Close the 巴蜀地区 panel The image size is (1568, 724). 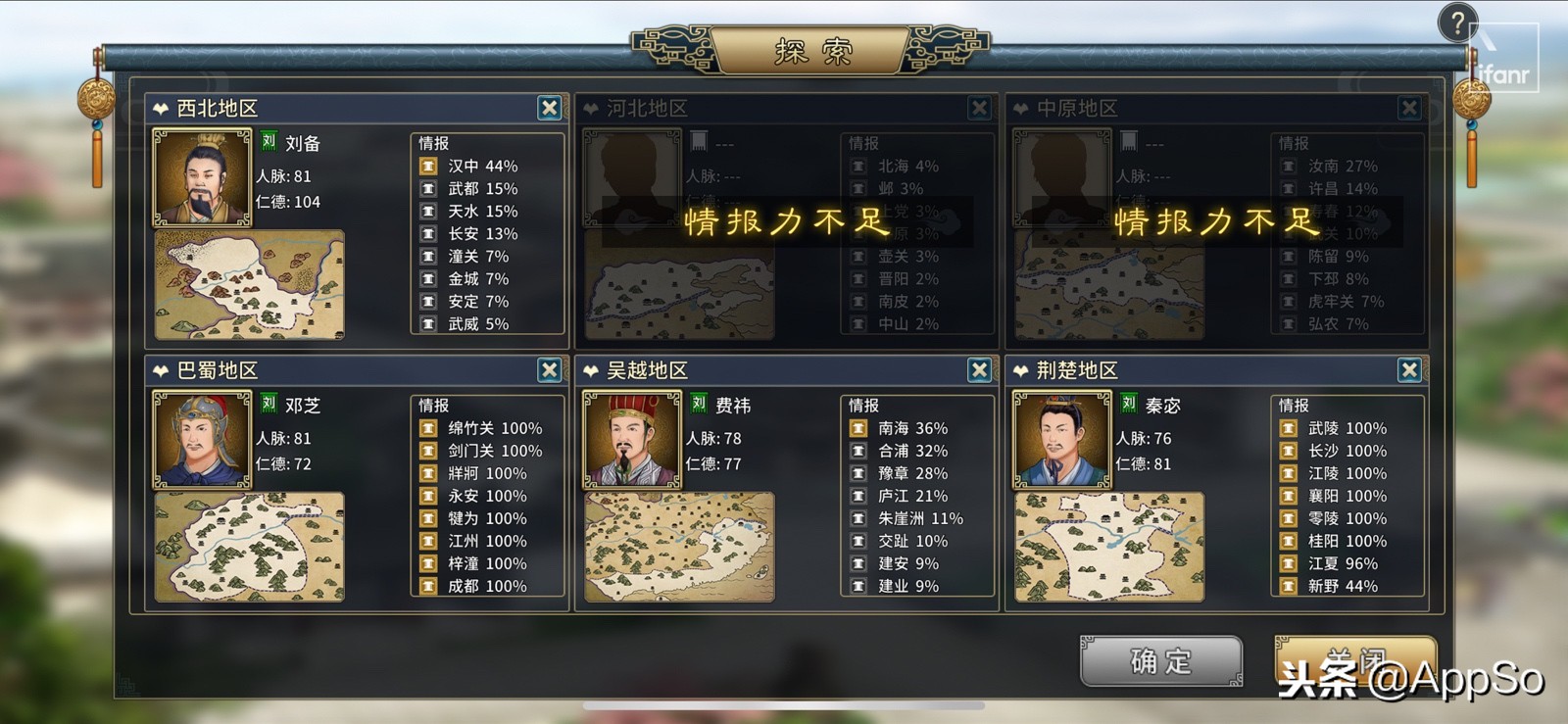pos(549,370)
